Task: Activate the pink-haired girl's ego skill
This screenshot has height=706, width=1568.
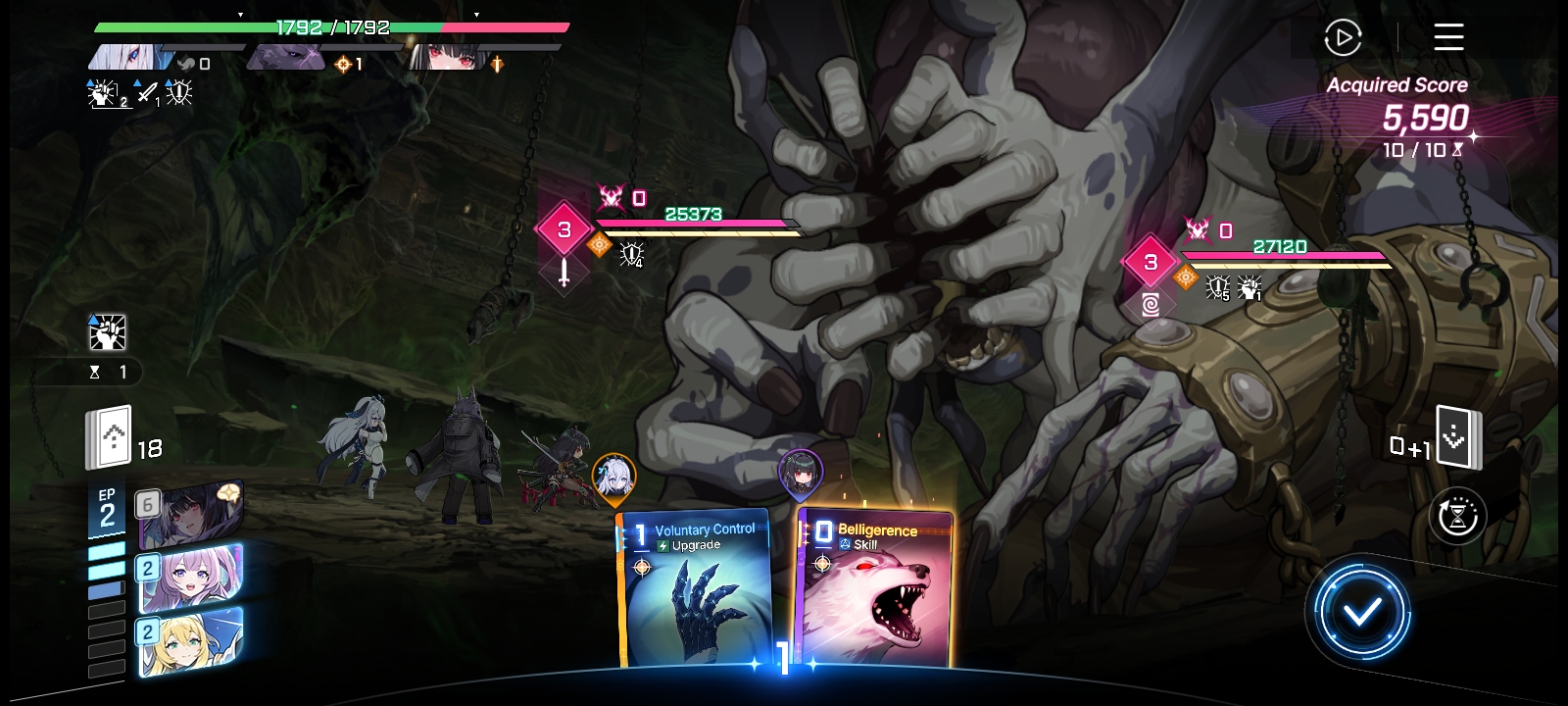Action: (x=191, y=579)
